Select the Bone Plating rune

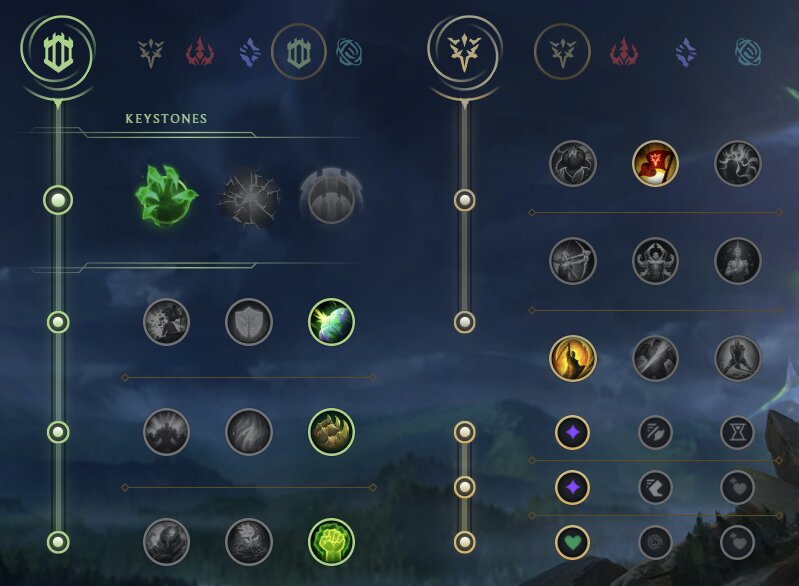pyautogui.click(x=332, y=432)
